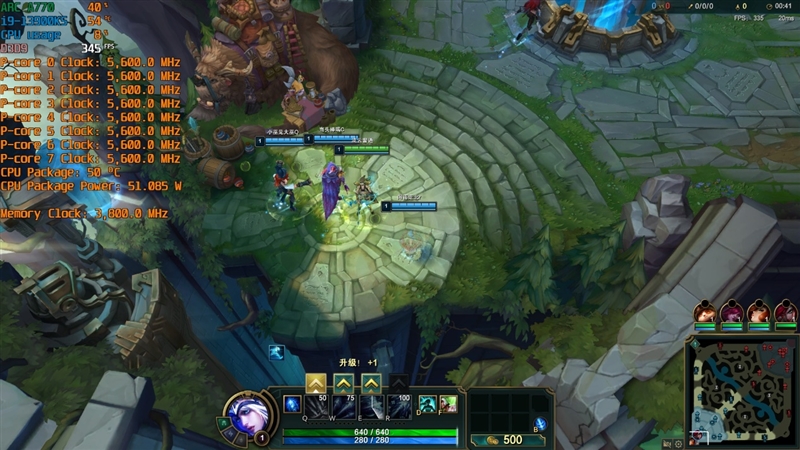Select Ashe's champion portrait
The height and width of the screenshot is (450, 800).
(246, 413)
